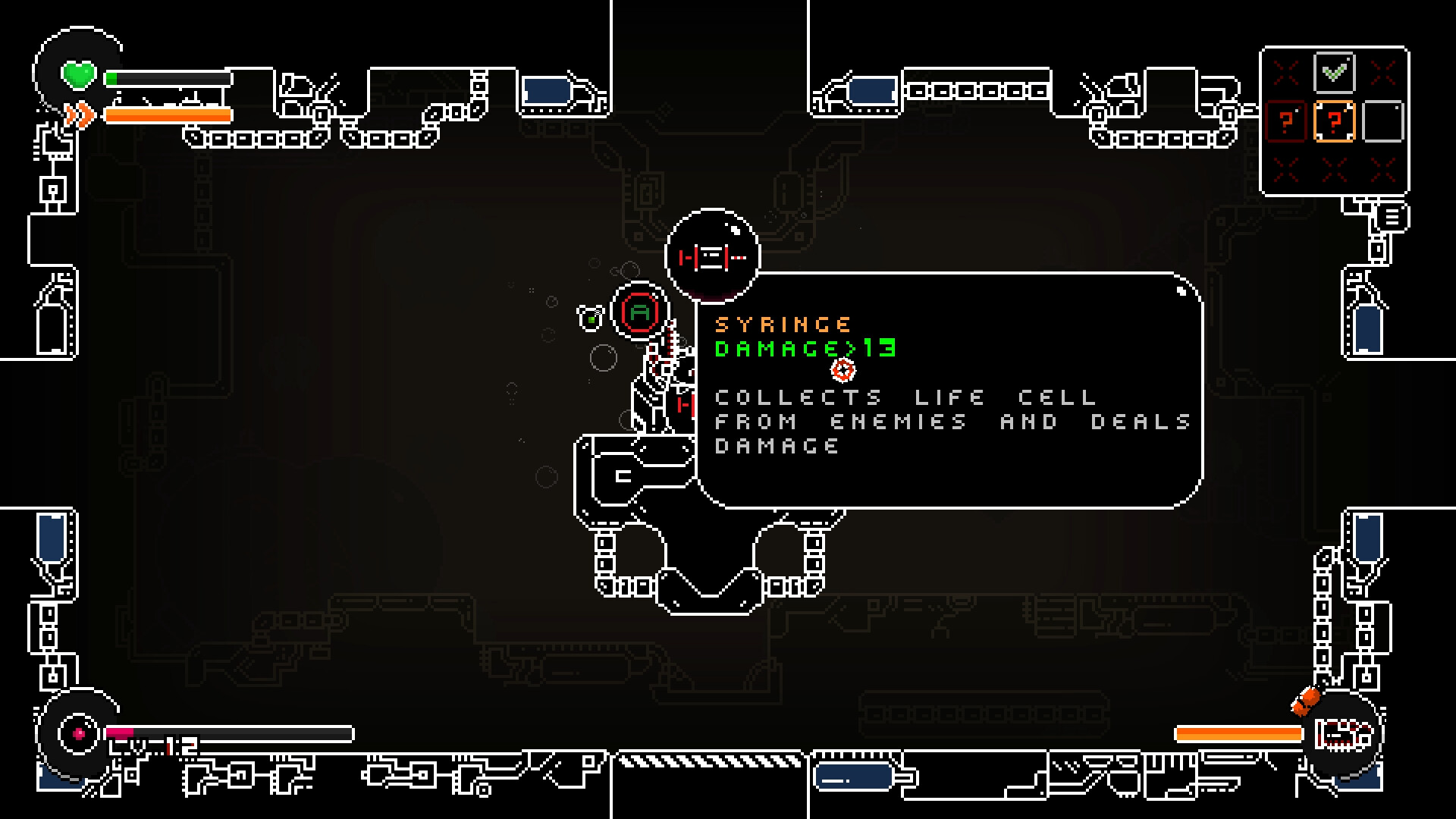Click the orange crosshair marker in the tooltip
Screen dimensions: 1456x819
[842, 370]
